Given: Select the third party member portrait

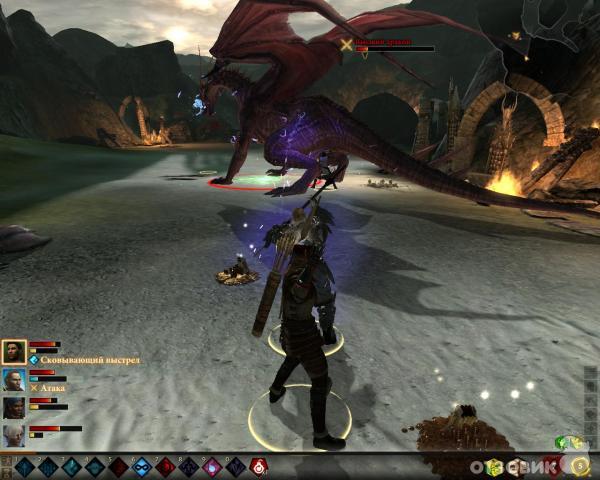Looking at the screenshot, I should click(x=14, y=407).
